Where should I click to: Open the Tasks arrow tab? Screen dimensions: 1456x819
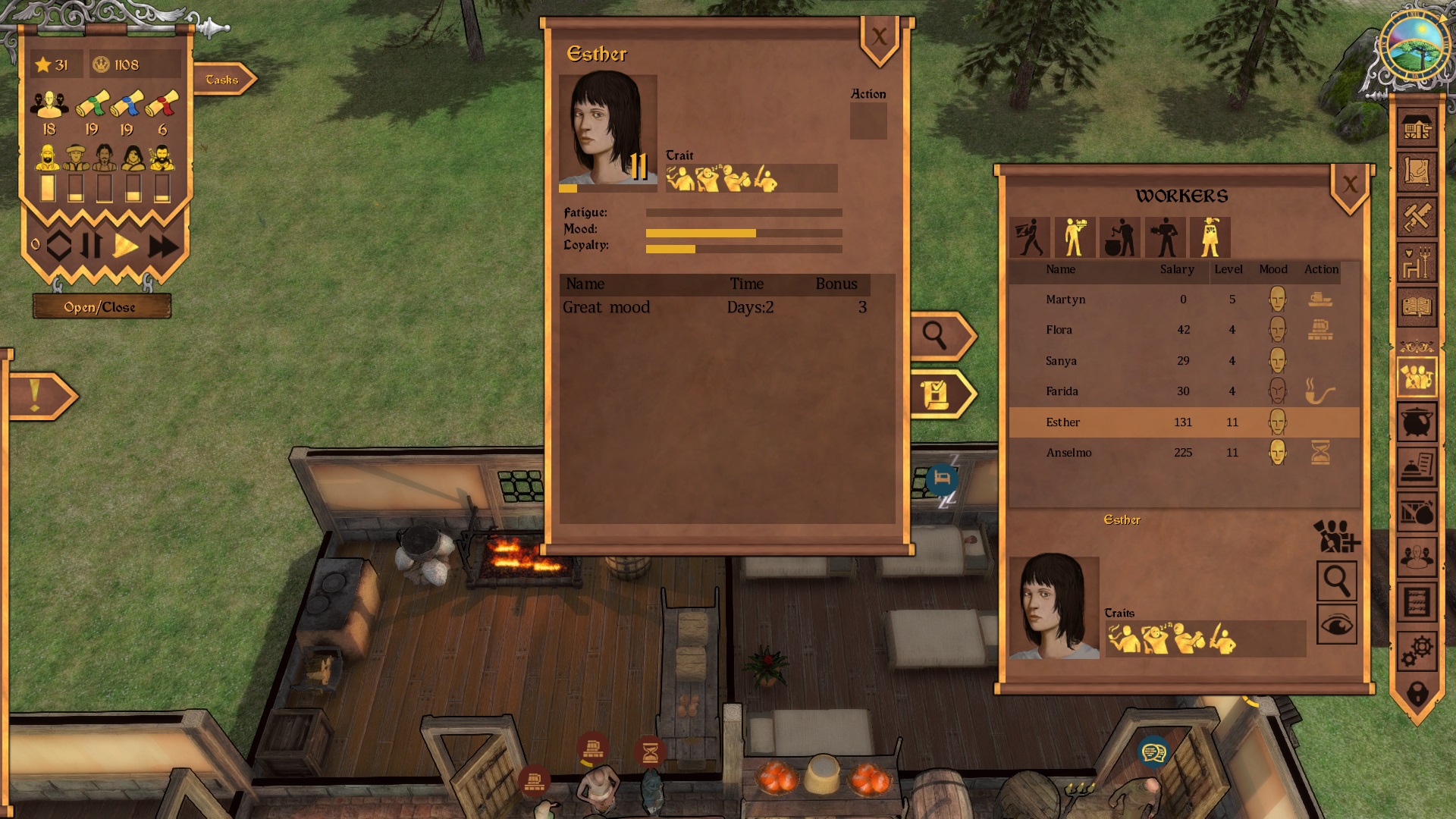click(223, 80)
